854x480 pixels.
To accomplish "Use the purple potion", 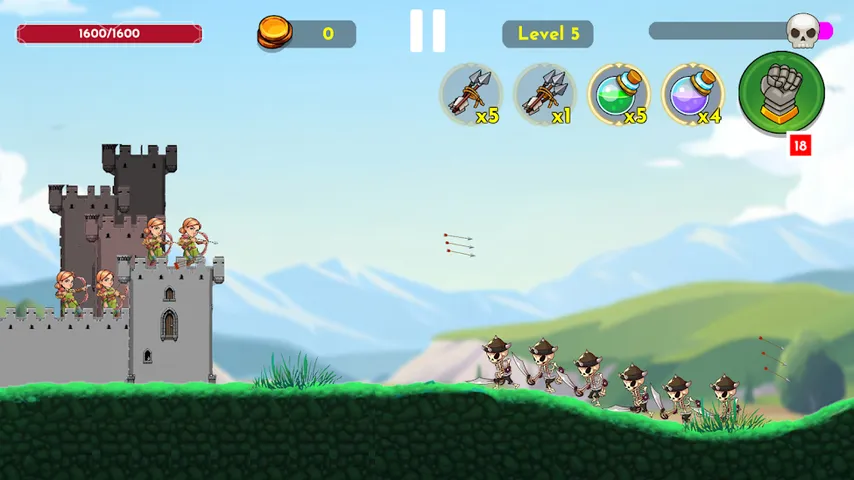I will click(x=692, y=95).
